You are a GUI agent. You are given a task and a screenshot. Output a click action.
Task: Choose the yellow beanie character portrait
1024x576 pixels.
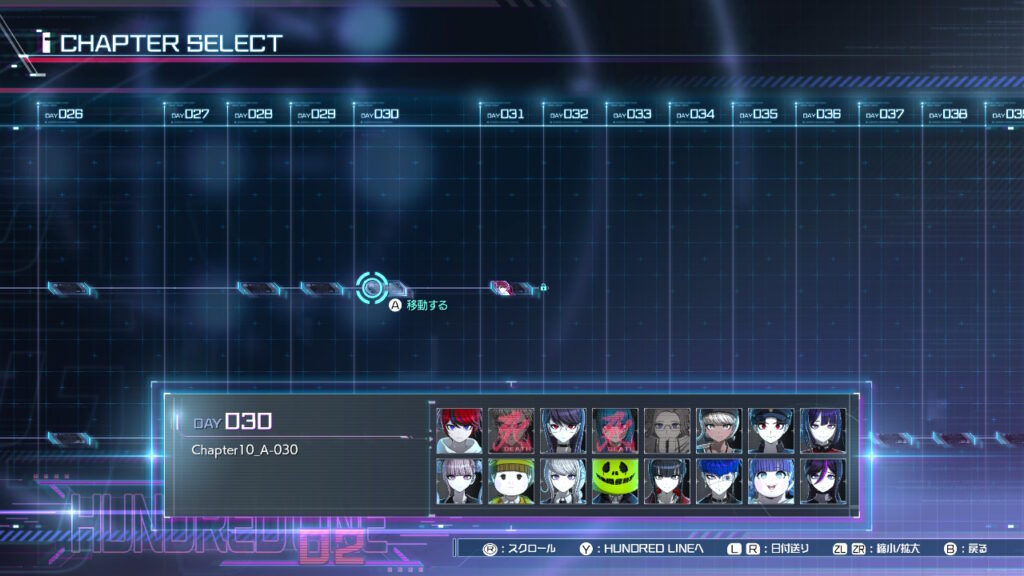click(512, 481)
